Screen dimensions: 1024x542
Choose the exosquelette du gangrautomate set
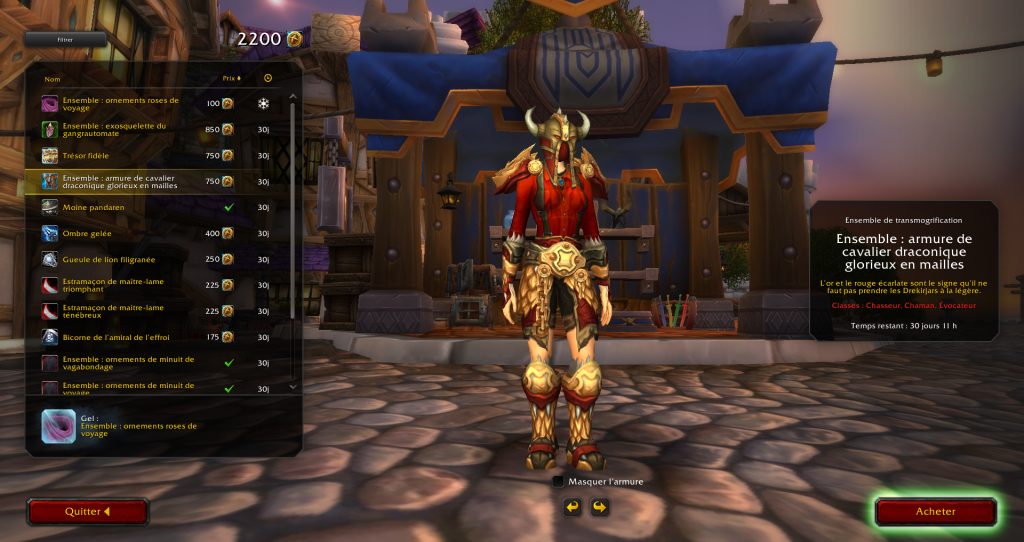(x=140, y=129)
